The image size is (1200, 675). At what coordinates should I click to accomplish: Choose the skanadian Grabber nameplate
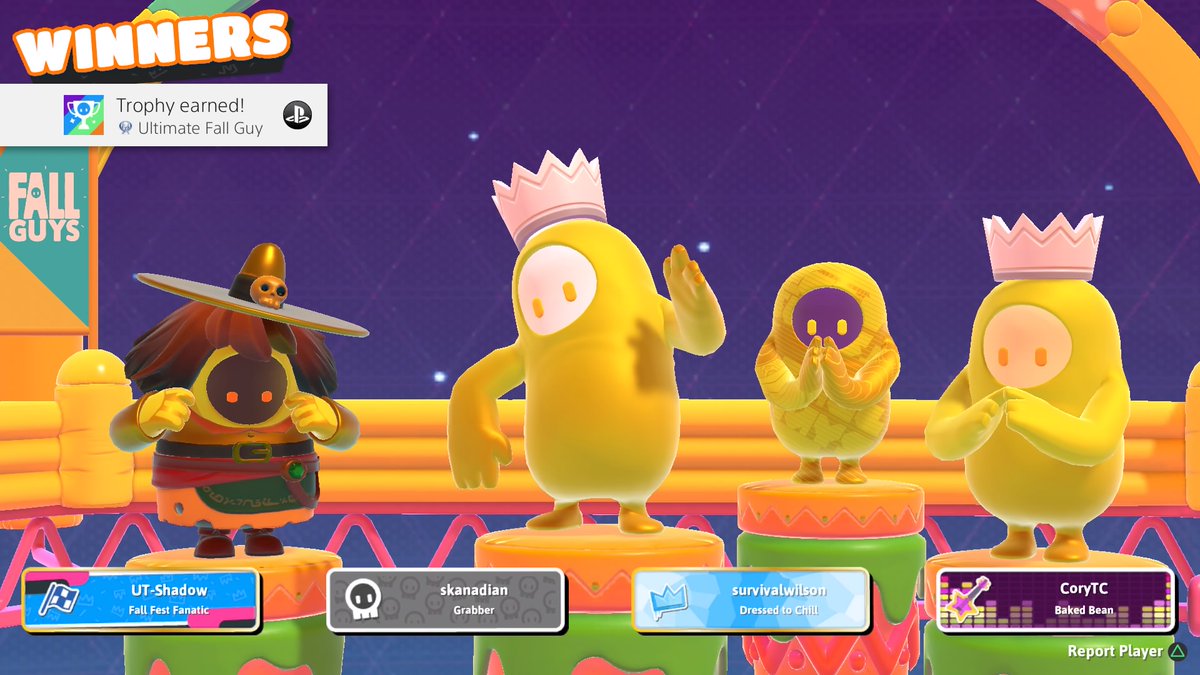pos(446,600)
